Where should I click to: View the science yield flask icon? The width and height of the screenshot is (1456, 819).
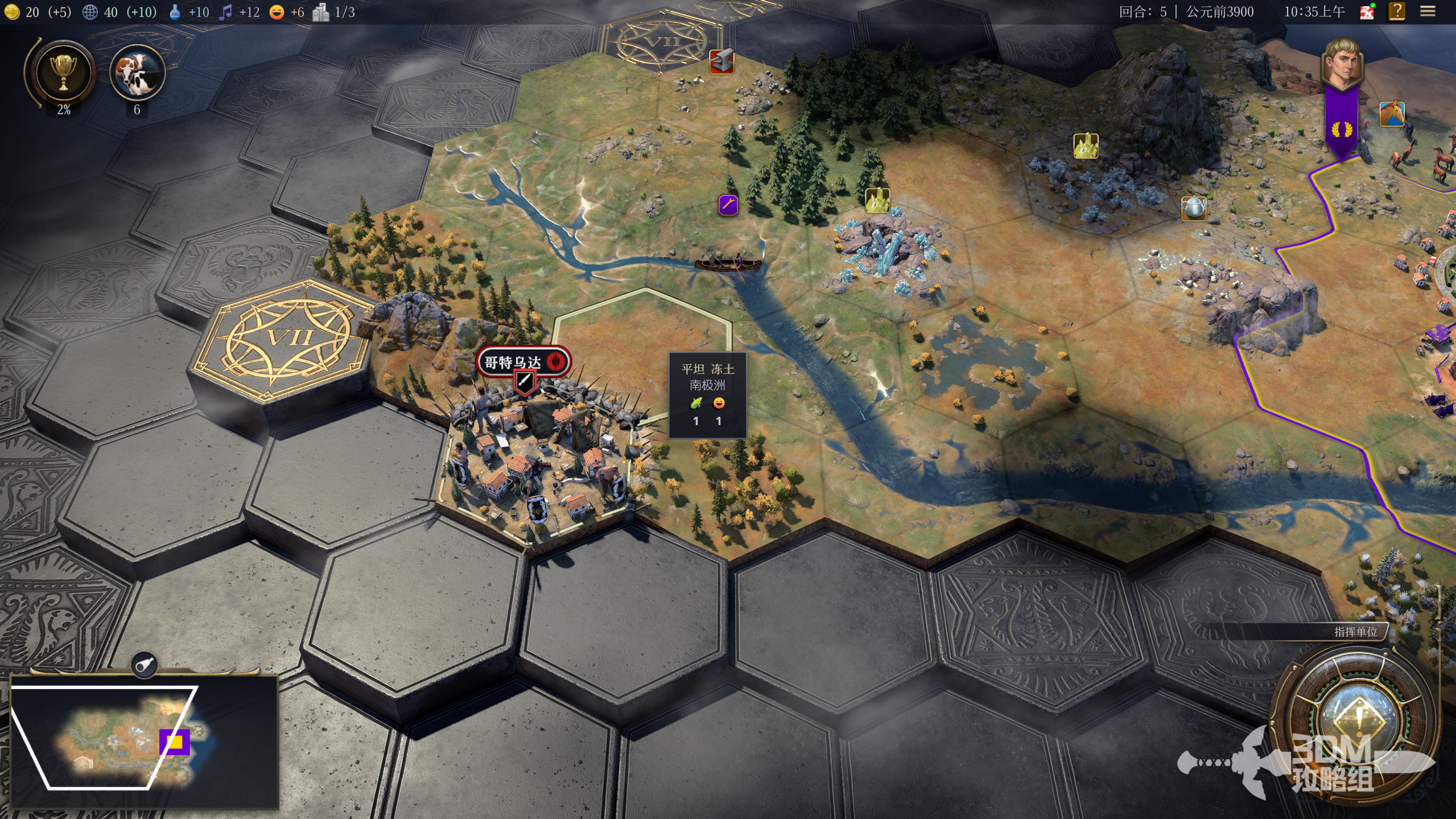(175, 12)
